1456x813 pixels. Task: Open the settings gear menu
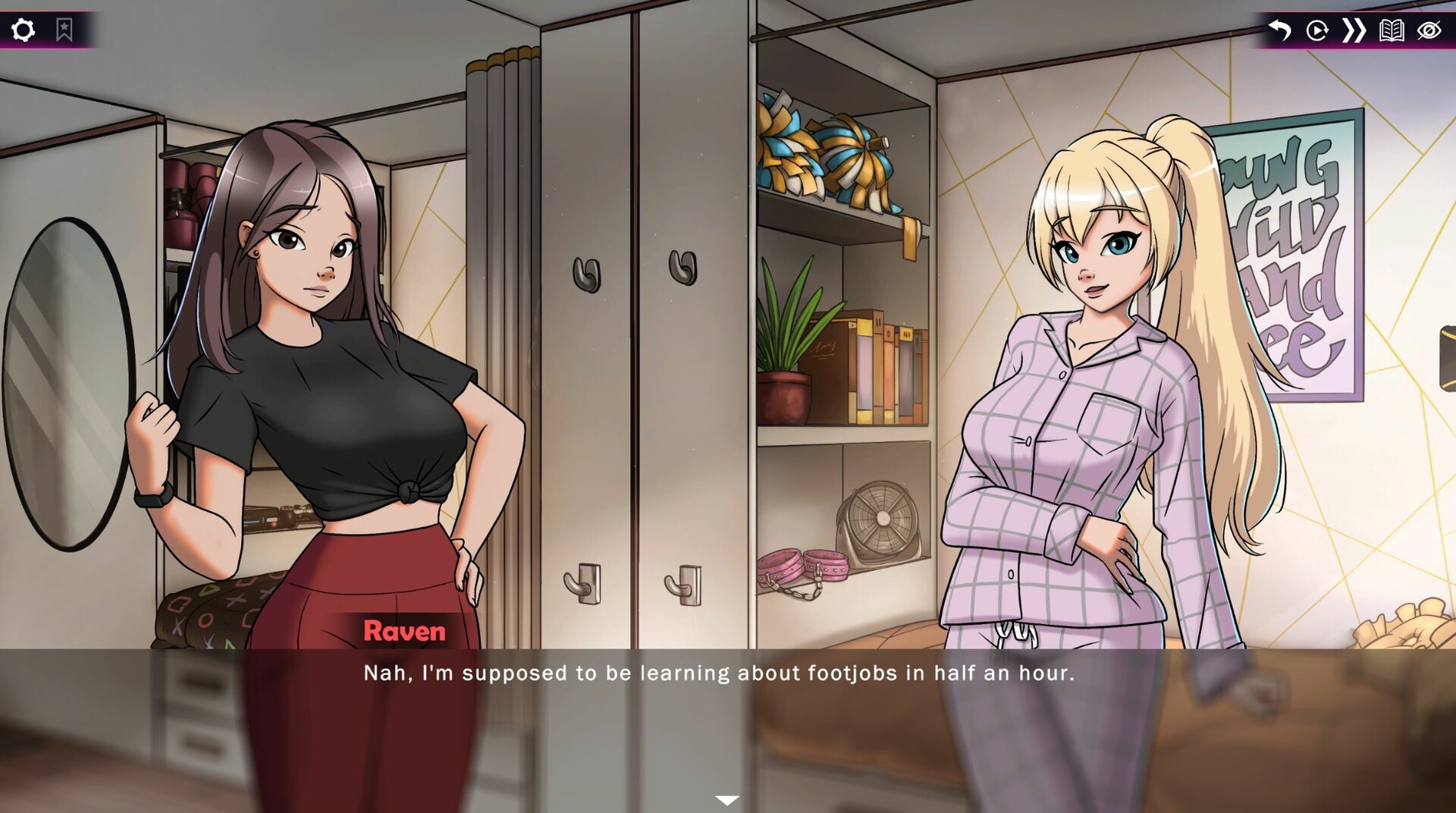(x=24, y=29)
